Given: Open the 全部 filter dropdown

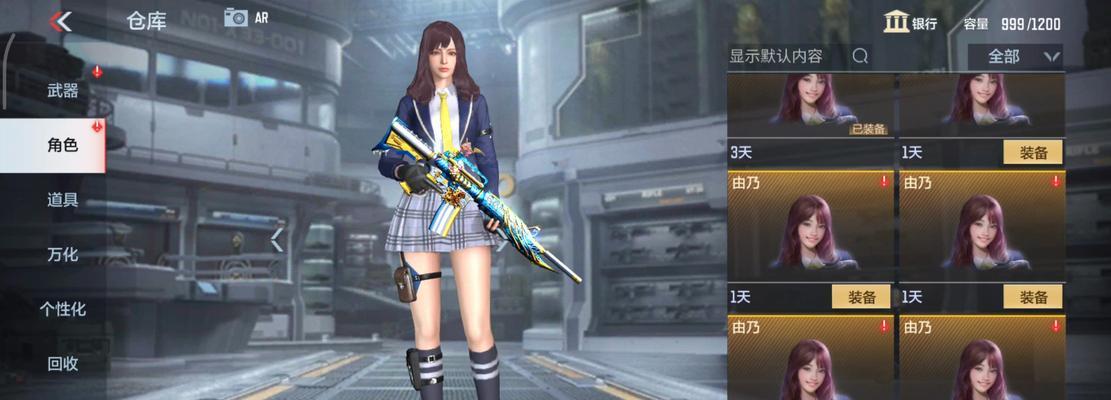Looking at the screenshot, I should point(1014,57).
